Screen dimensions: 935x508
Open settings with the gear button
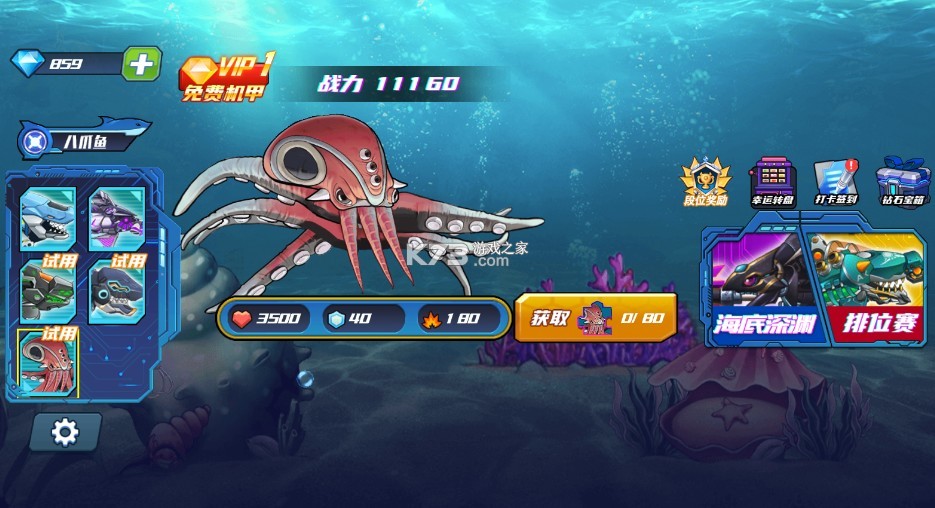pyautogui.click(x=65, y=432)
